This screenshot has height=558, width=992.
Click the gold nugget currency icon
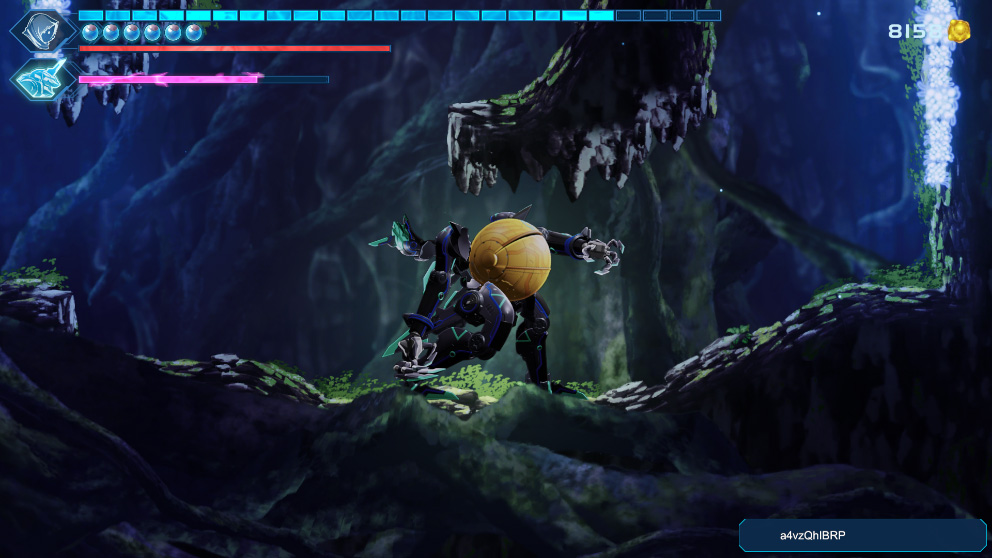click(x=959, y=31)
